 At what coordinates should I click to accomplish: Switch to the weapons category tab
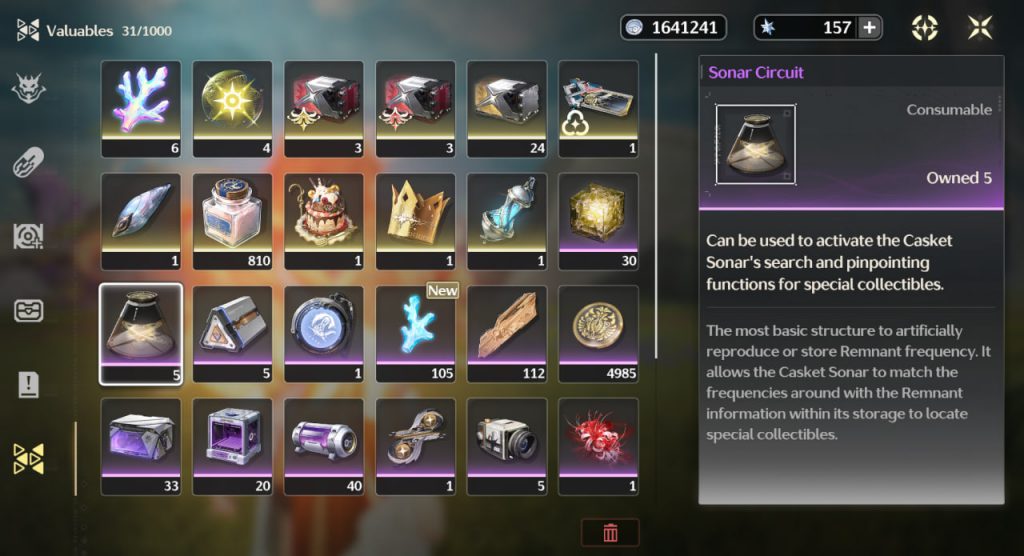tap(28, 163)
